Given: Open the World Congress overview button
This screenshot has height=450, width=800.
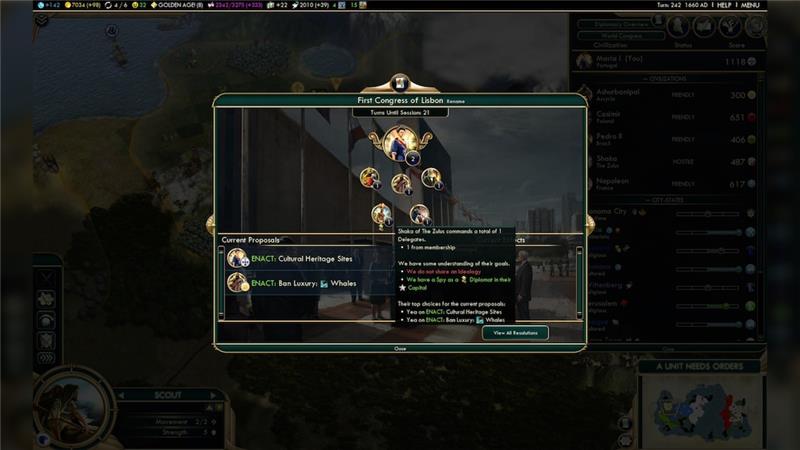Looking at the screenshot, I should point(620,35).
